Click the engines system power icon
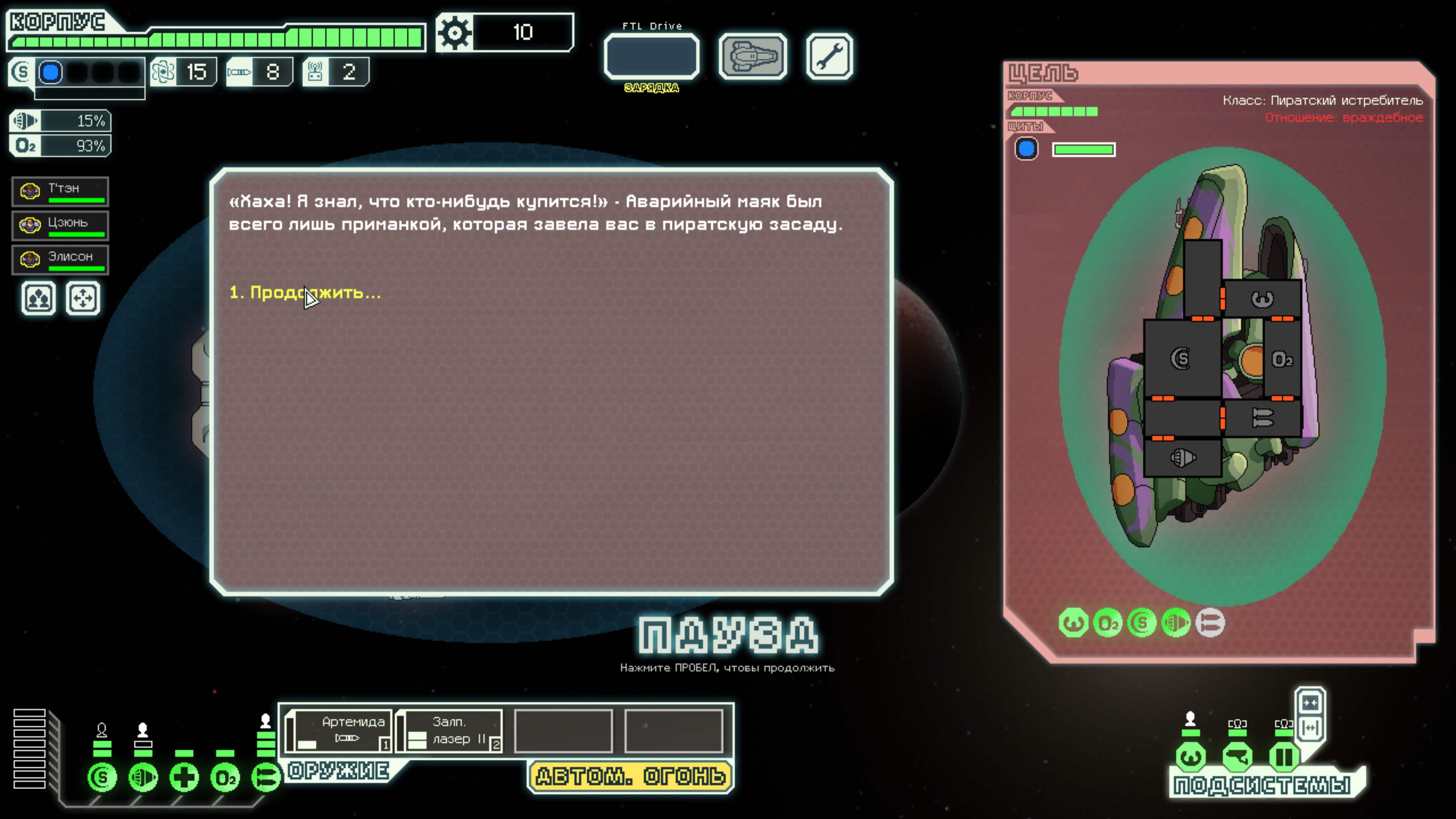Viewport: 1456px width, 819px height. 143,778
